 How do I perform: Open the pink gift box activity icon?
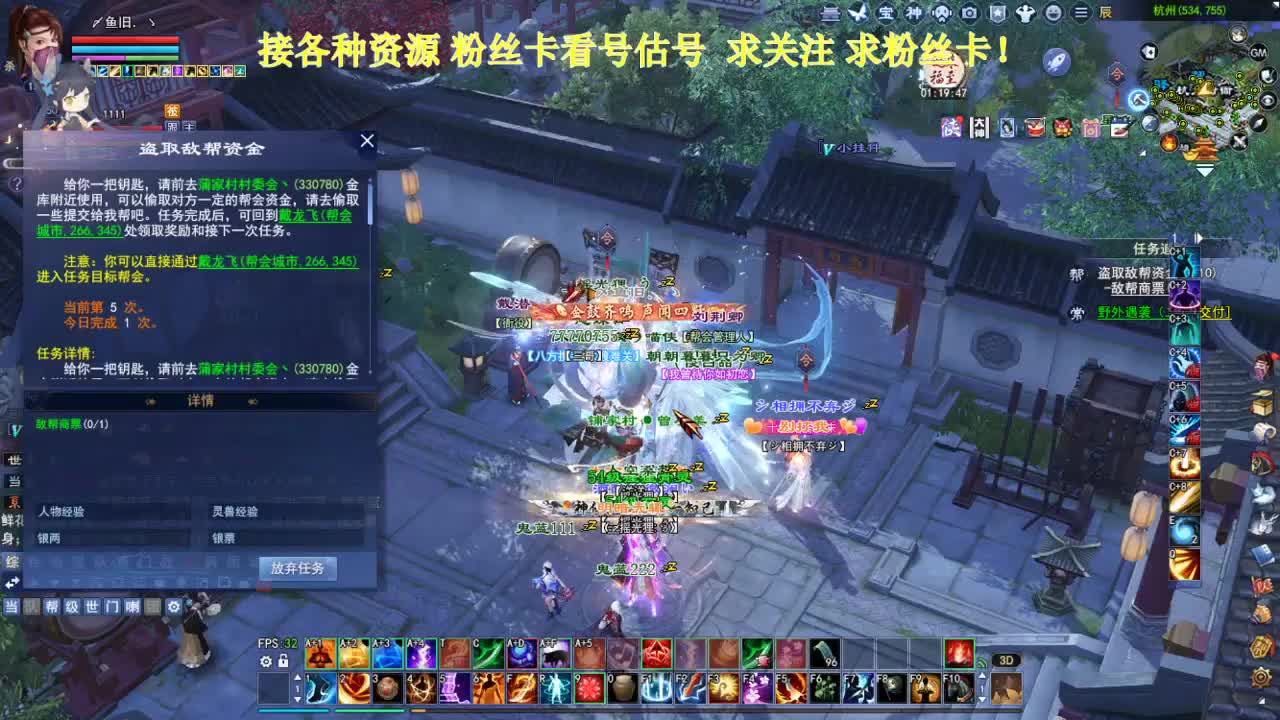1092,128
